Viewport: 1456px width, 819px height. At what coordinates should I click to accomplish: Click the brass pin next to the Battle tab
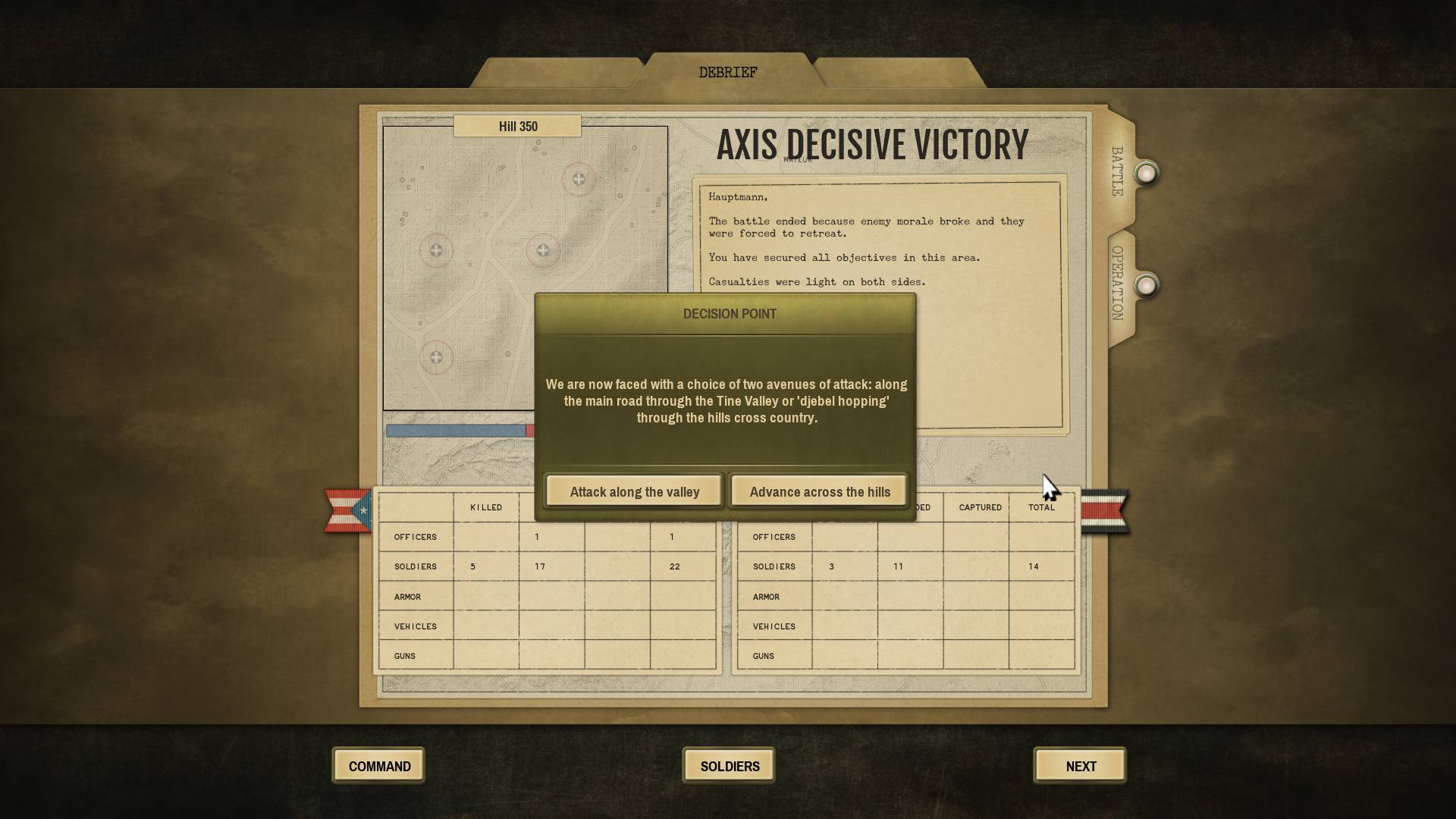[x=1146, y=173]
